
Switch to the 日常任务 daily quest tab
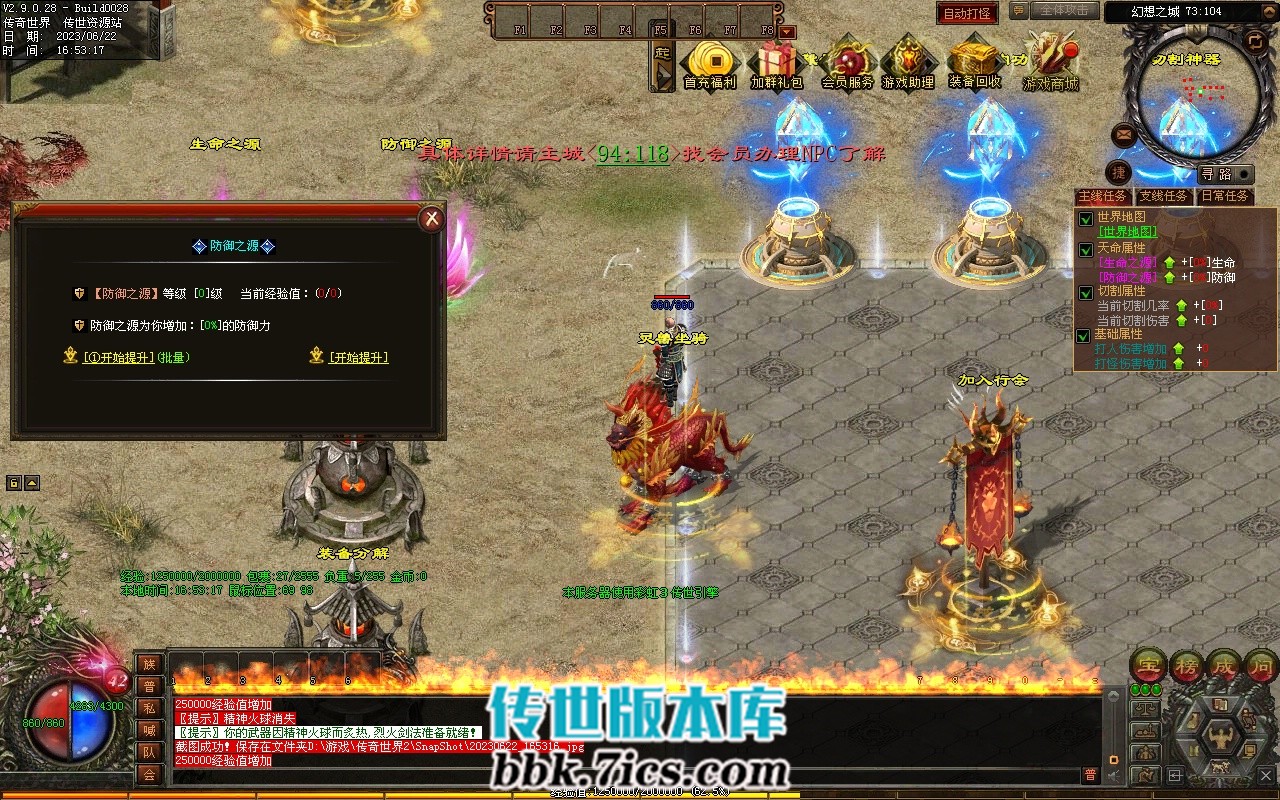[1225, 196]
